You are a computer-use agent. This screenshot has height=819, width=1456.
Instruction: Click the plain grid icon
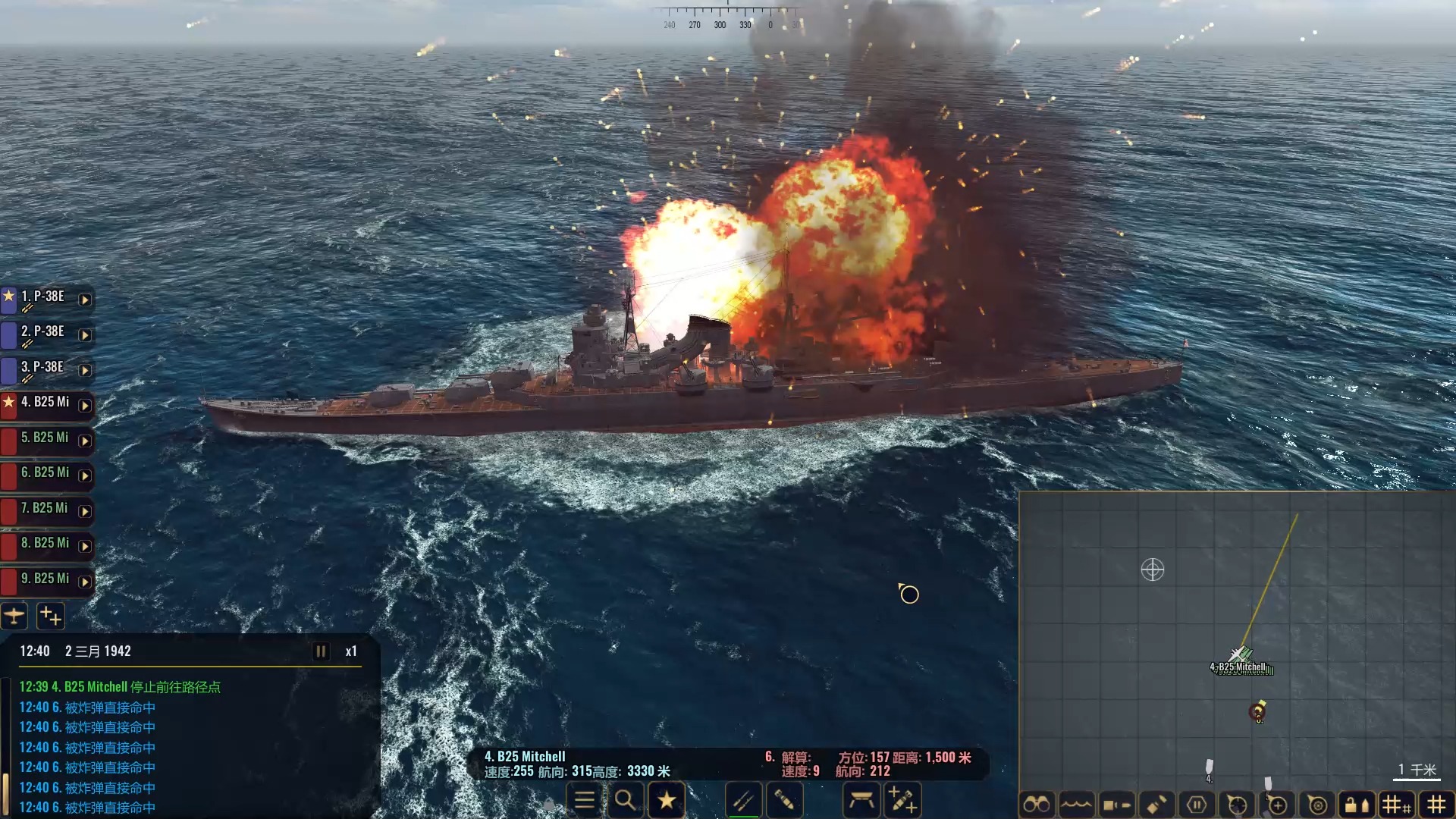coord(1436,804)
